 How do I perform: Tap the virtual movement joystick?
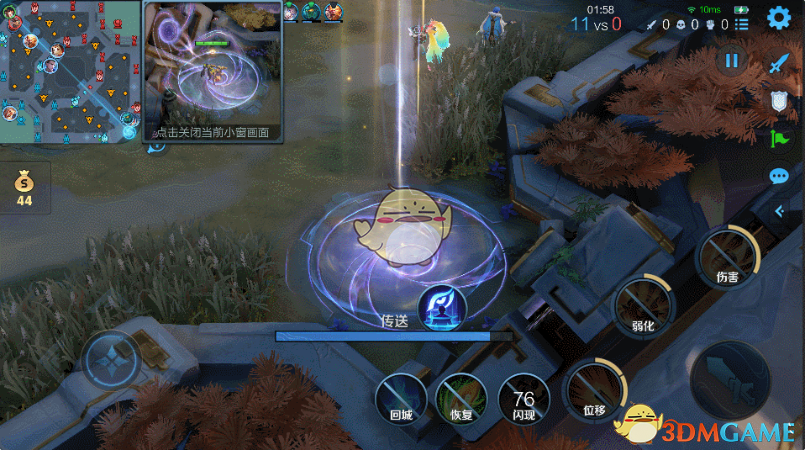click(x=112, y=361)
